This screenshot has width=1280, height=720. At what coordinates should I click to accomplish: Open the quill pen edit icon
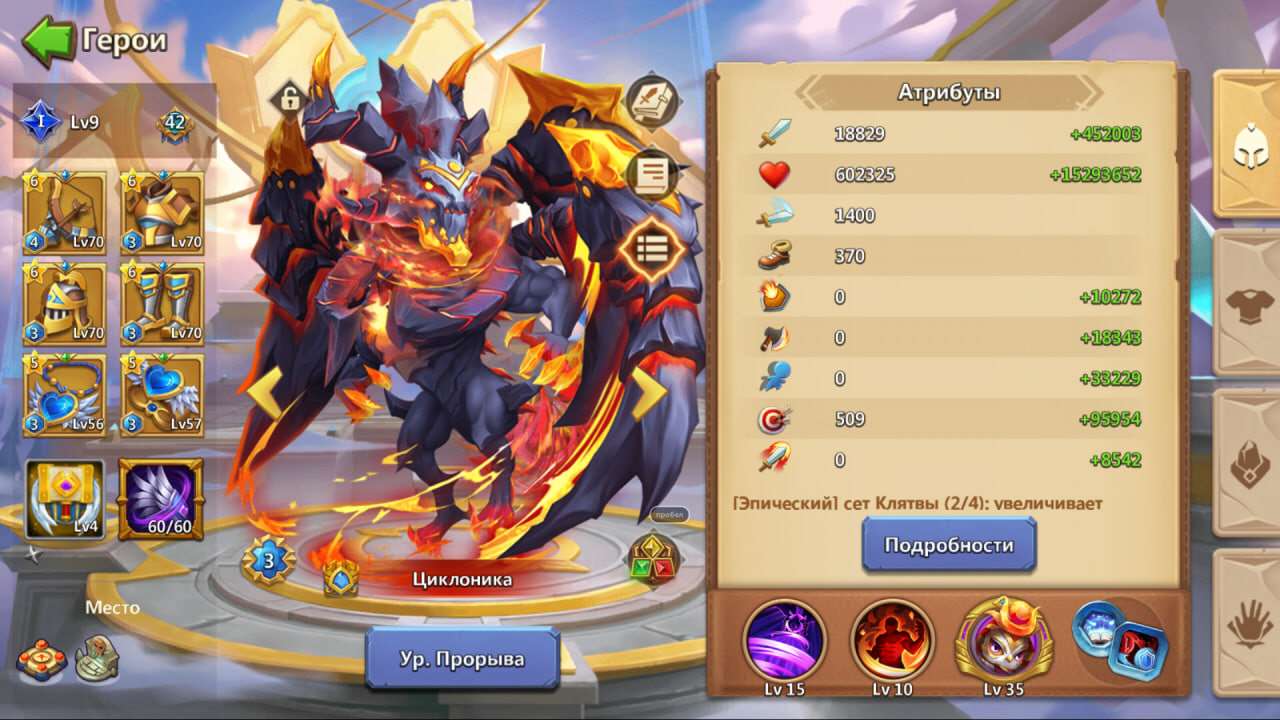coord(651,100)
